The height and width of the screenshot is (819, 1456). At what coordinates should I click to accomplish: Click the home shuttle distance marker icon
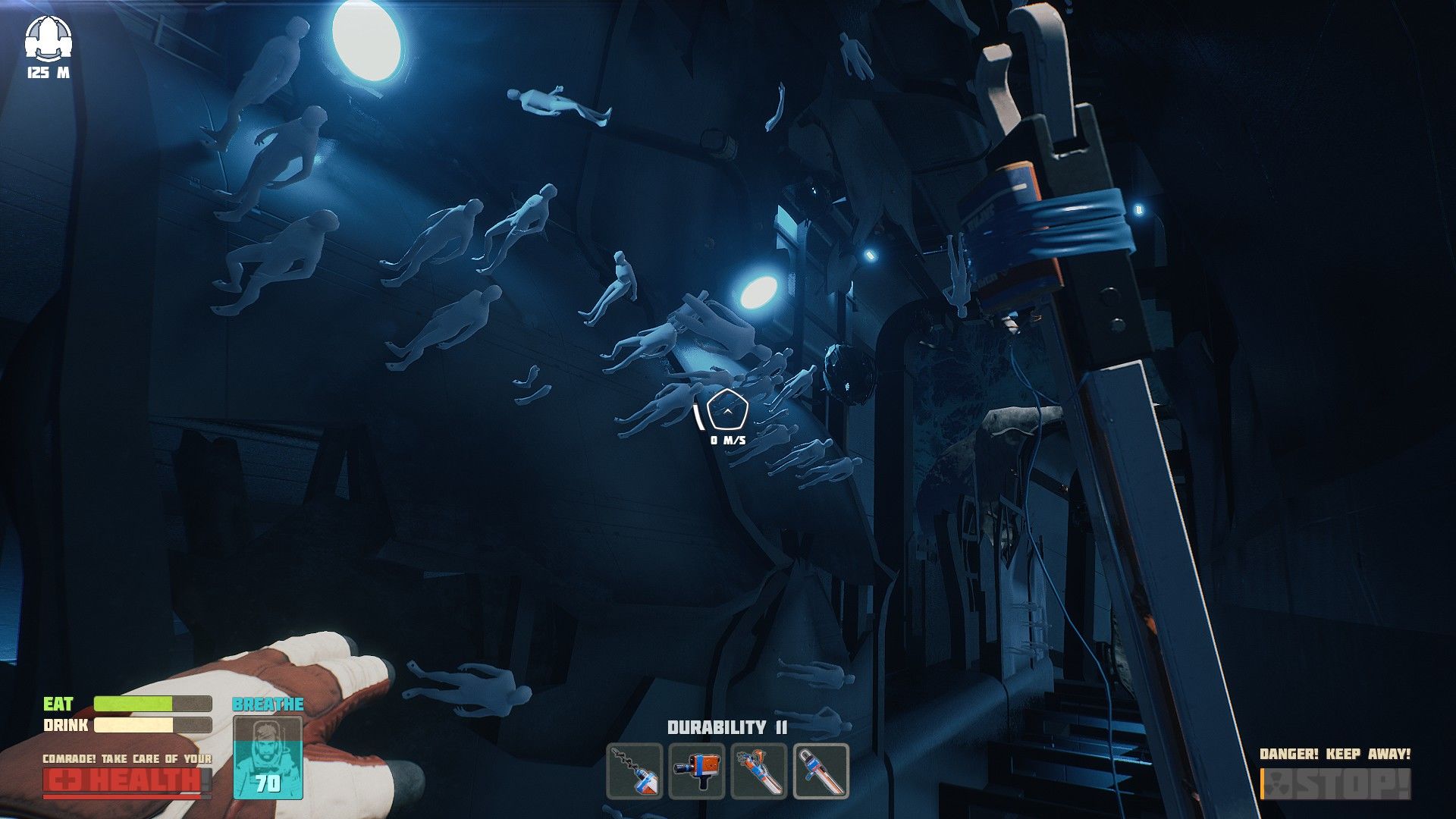[48, 39]
